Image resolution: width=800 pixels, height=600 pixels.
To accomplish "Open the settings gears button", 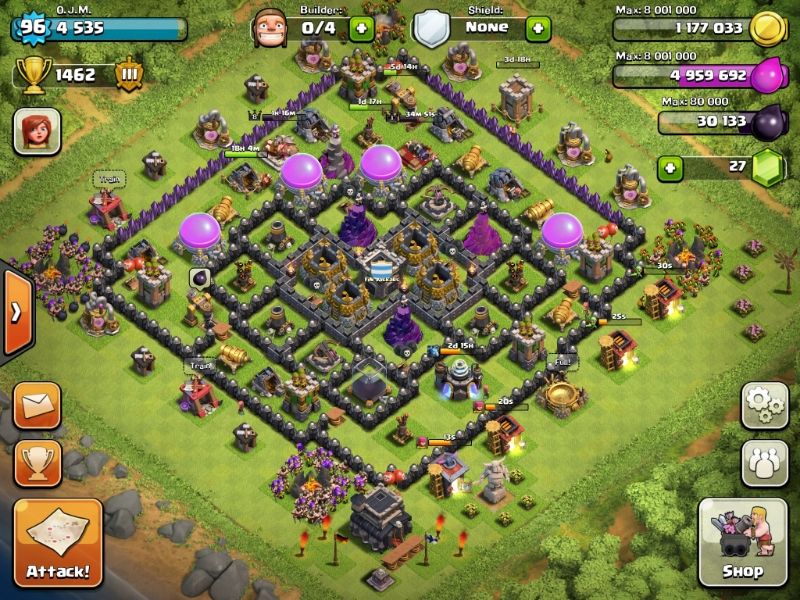I will (764, 405).
